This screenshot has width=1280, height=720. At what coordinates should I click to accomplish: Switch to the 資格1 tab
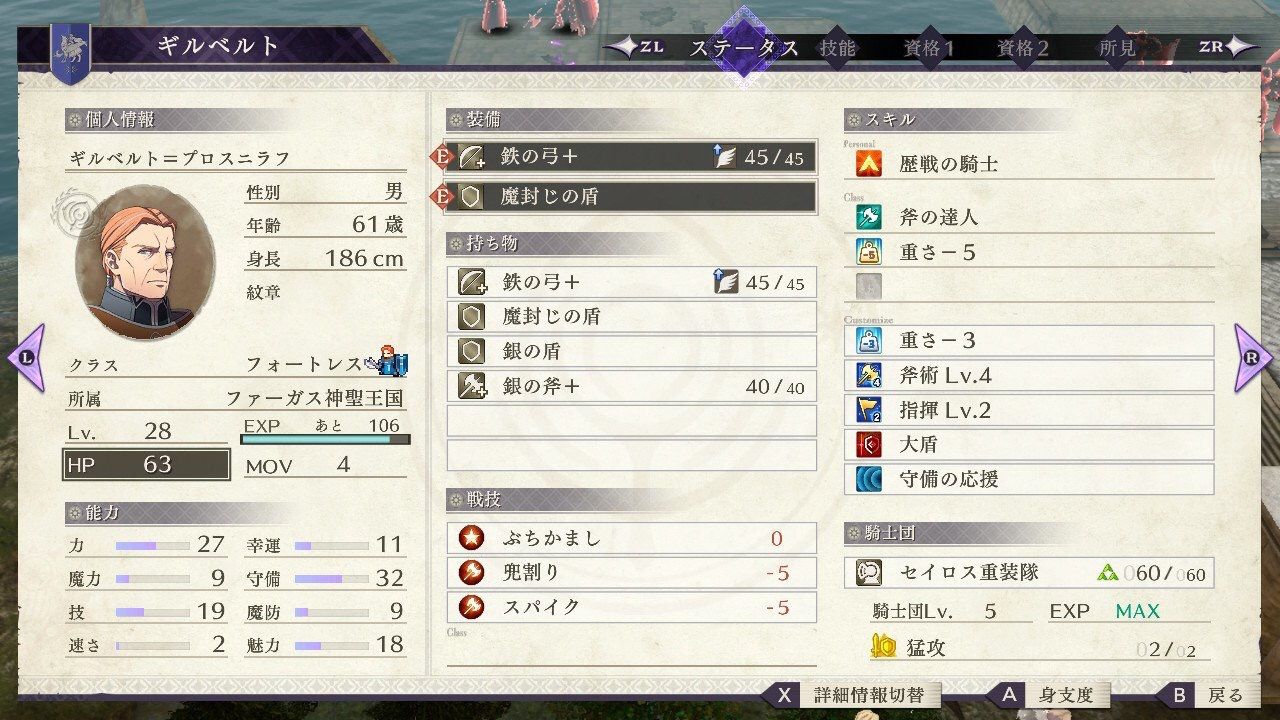click(x=928, y=45)
